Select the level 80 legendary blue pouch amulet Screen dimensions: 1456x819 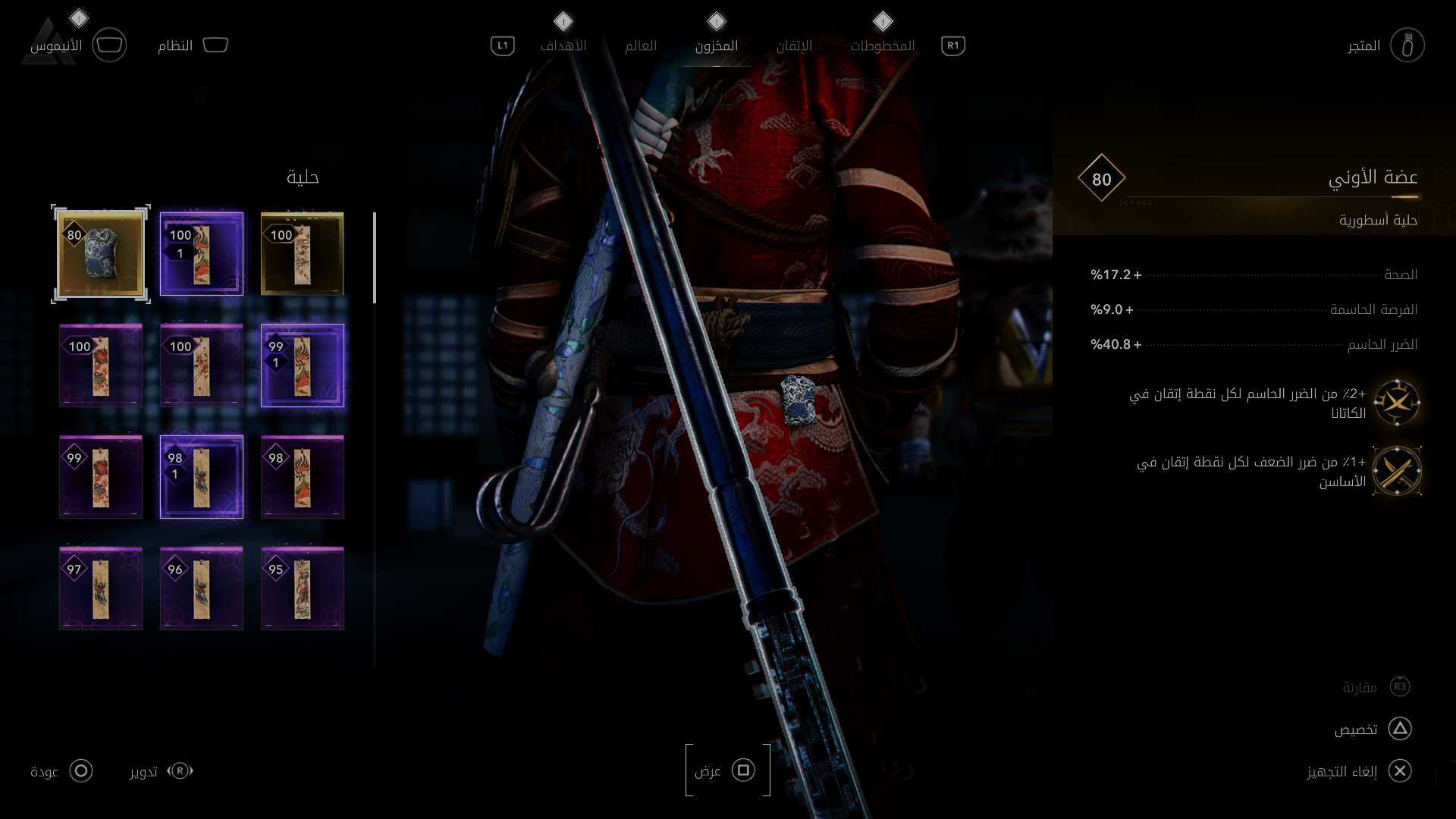pos(101,254)
